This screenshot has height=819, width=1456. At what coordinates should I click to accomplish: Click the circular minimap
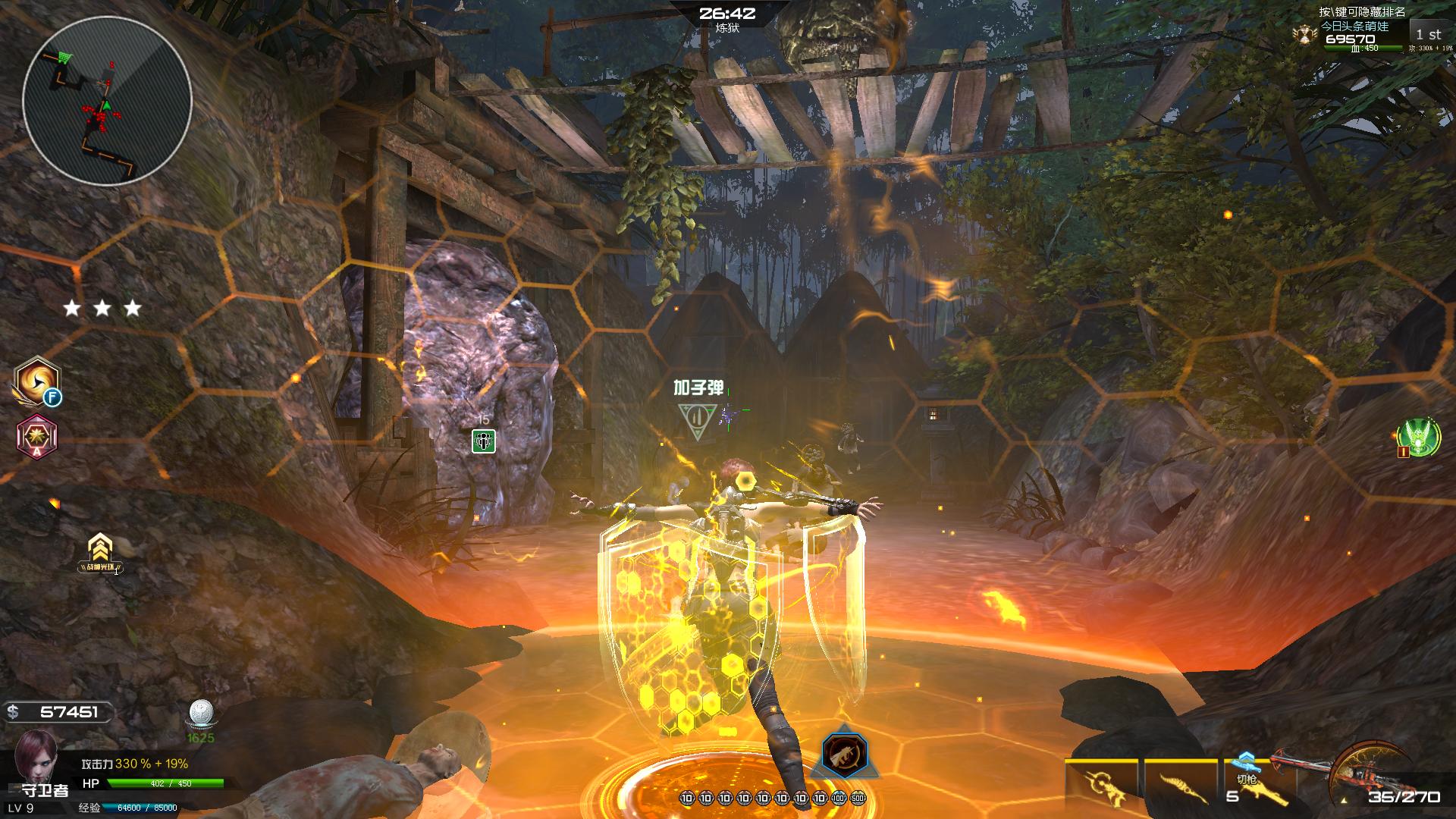[x=107, y=101]
